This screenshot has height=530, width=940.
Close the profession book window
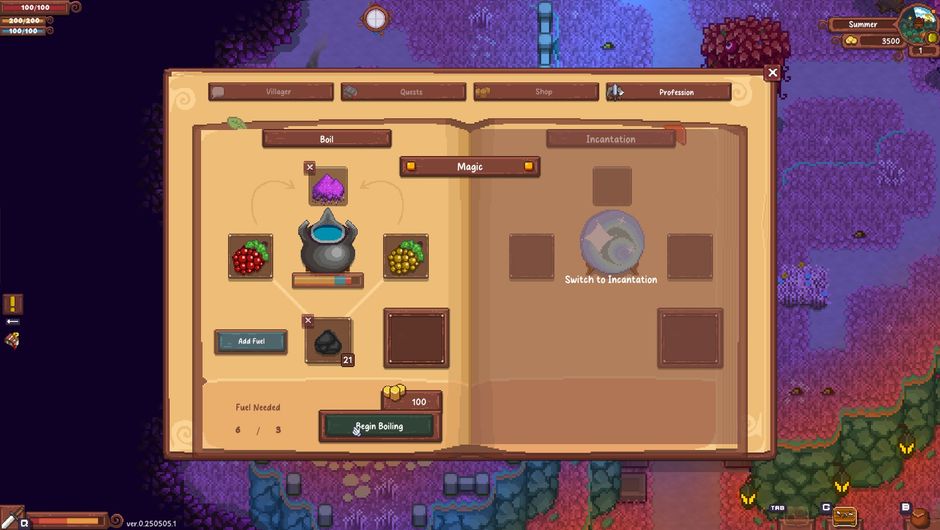[x=772, y=73]
